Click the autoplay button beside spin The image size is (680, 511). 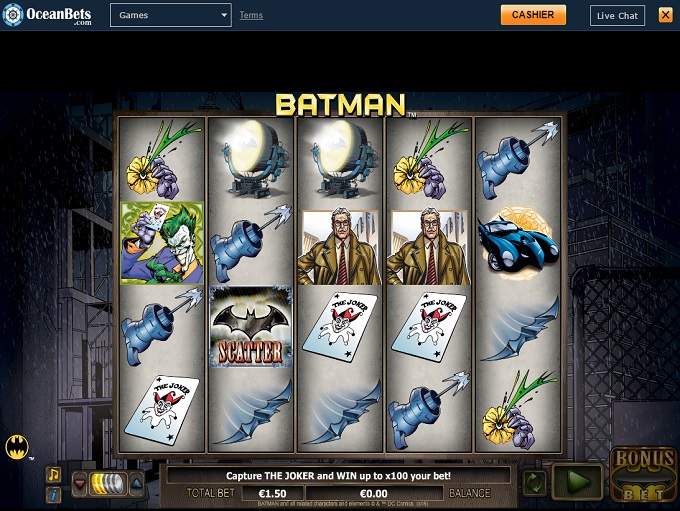coord(535,482)
